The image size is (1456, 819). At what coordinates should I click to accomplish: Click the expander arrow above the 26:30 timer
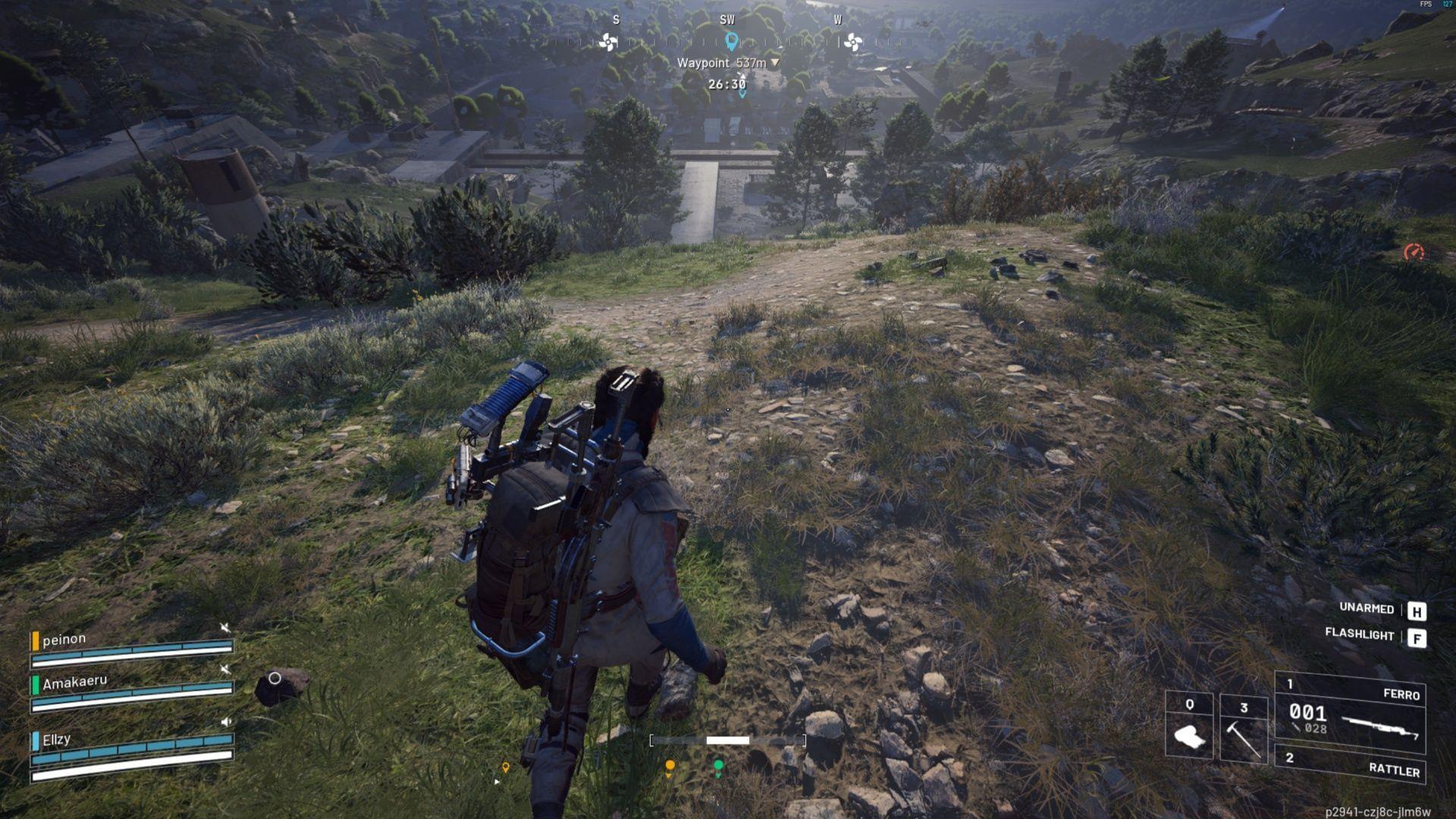[742, 75]
